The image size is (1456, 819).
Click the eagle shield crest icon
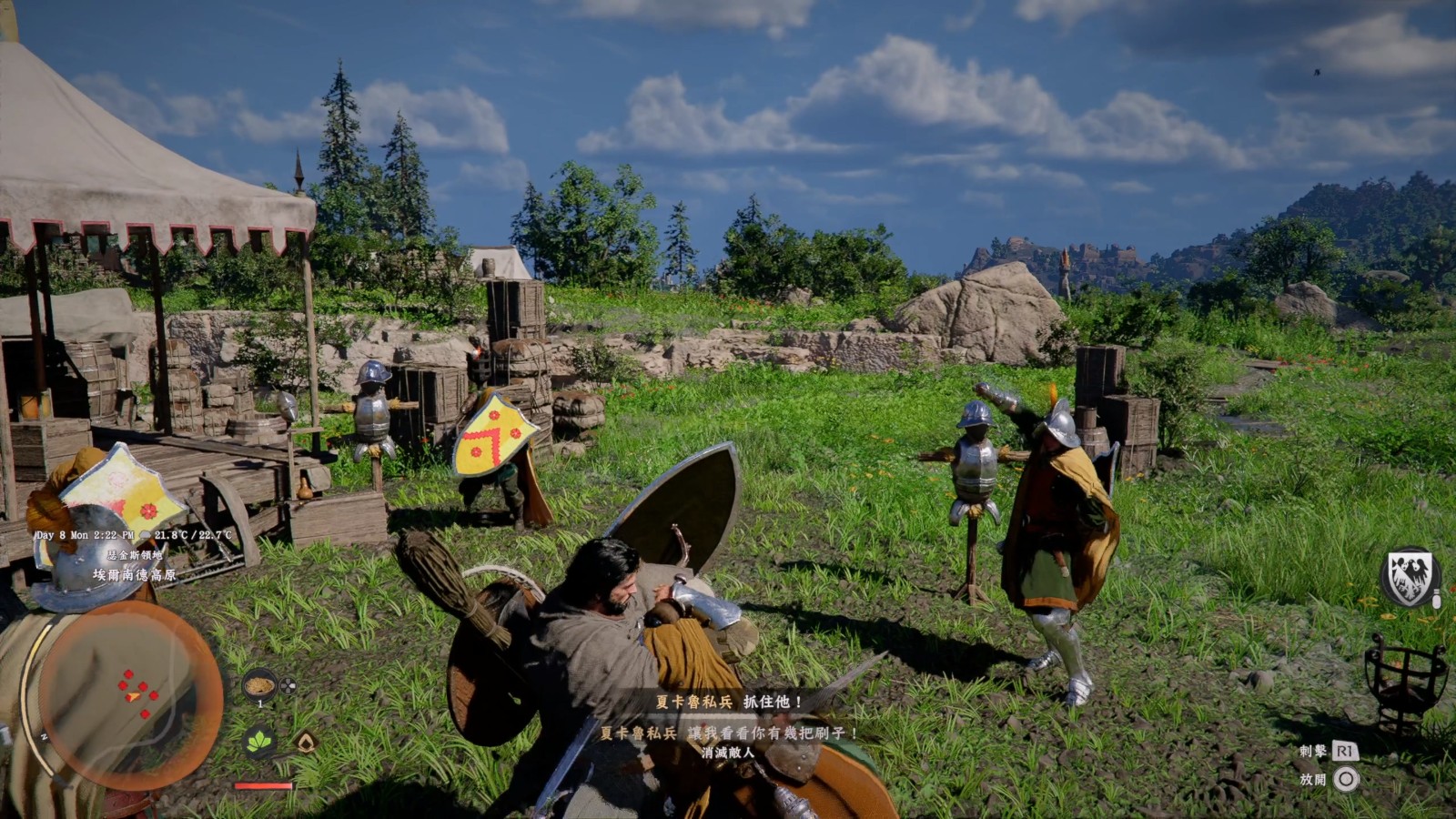pyautogui.click(x=1409, y=577)
